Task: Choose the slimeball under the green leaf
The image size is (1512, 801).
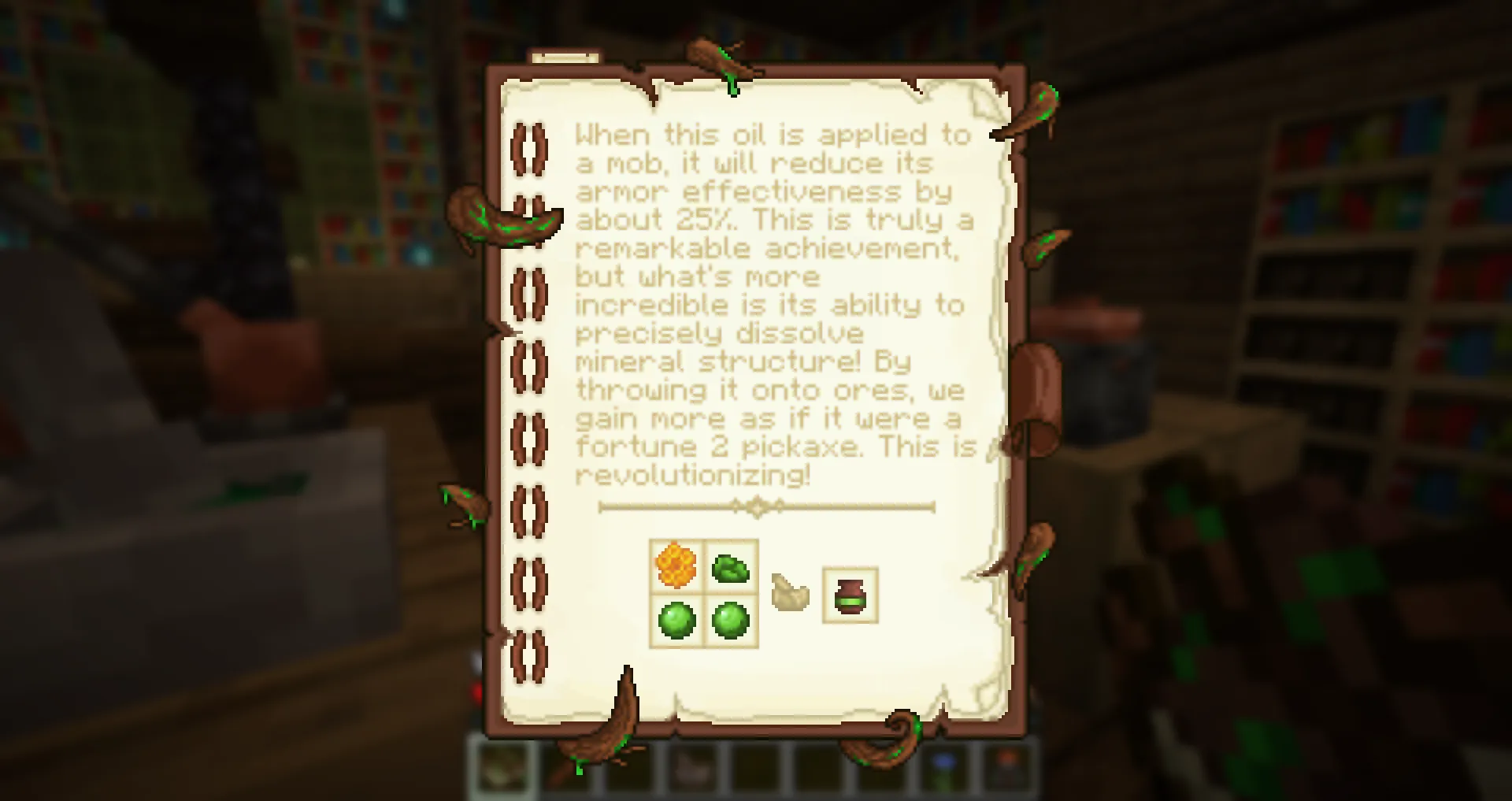Action: click(x=730, y=620)
